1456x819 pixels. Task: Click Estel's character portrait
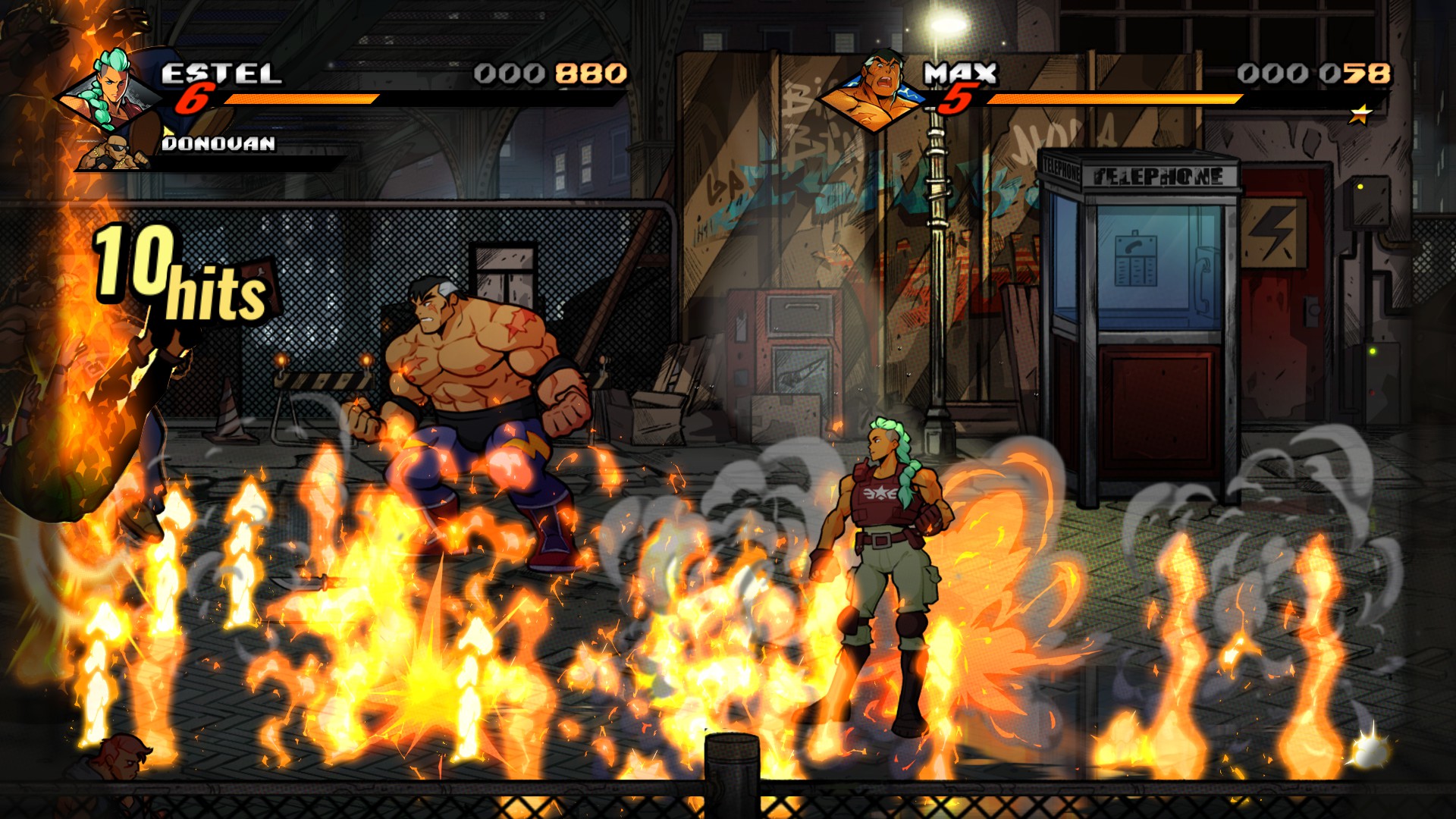tap(108, 90)
